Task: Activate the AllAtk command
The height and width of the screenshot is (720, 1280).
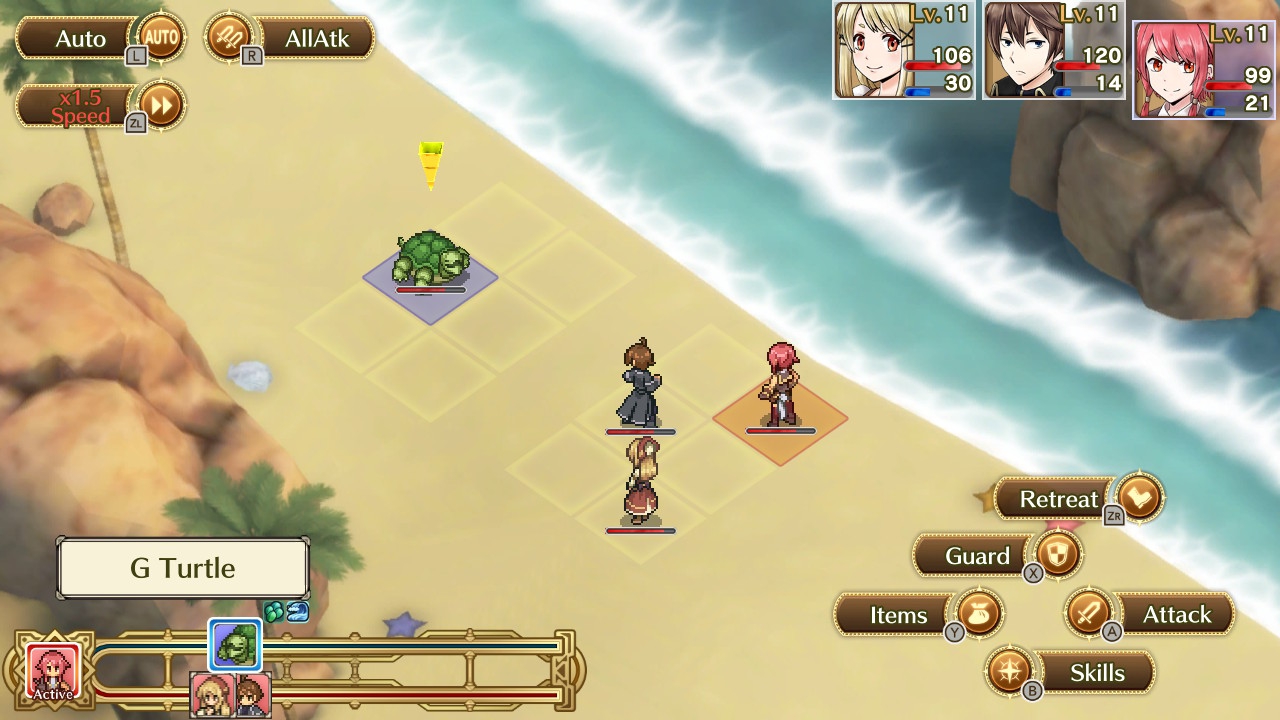Action: pyautogui.click(x=290, y=39)
